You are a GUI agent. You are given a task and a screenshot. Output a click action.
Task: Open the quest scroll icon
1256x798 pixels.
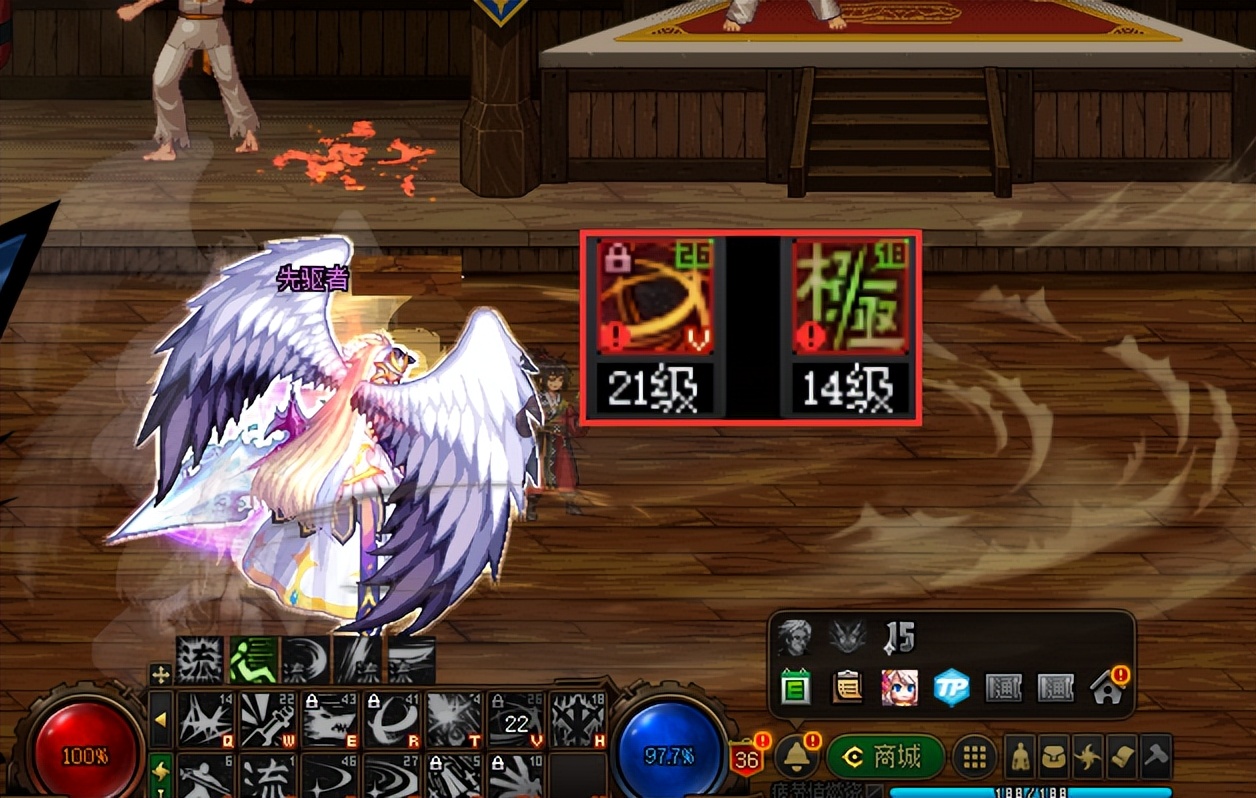(1121, 757)
